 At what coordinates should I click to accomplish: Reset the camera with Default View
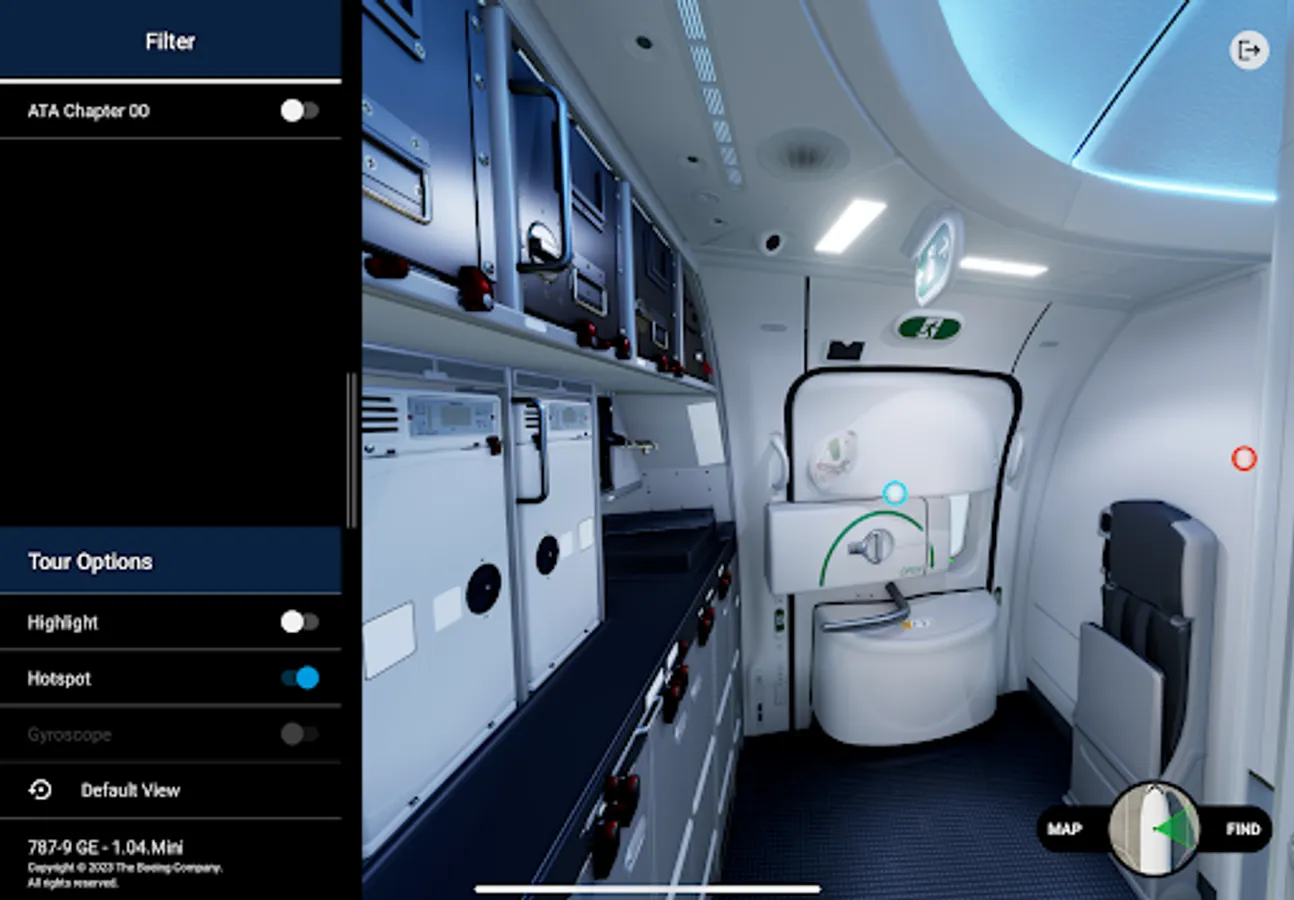pos(130,790)
